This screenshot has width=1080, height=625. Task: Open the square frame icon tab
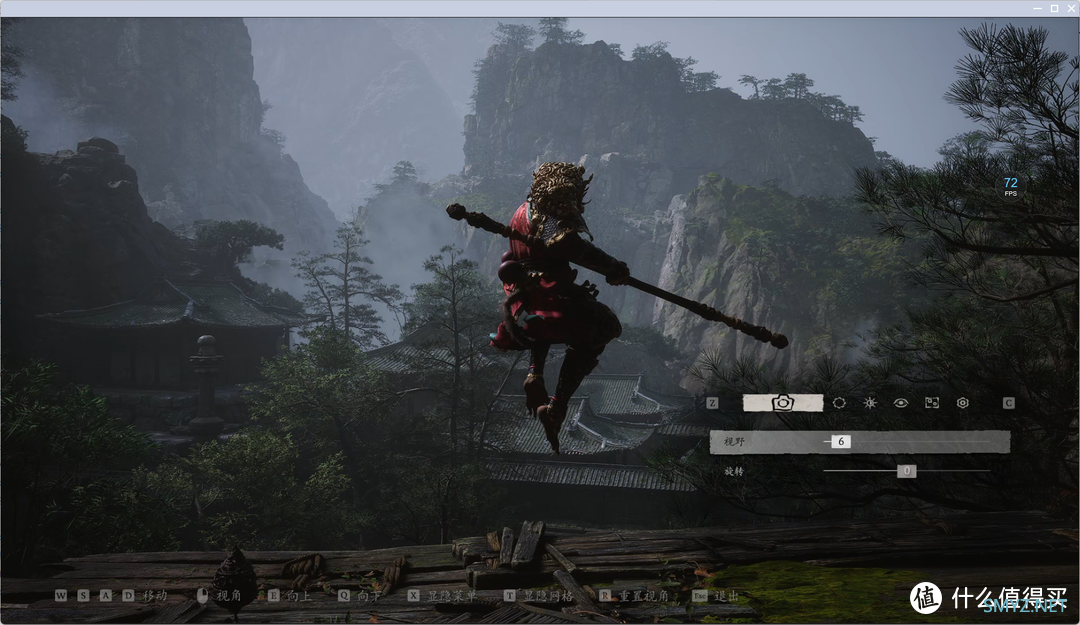(932, 402)
